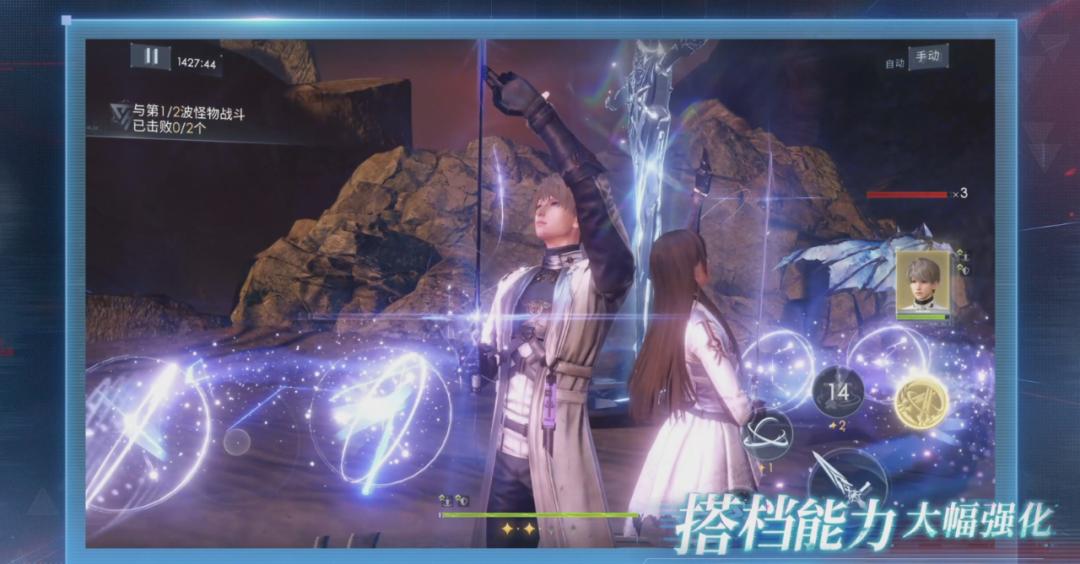Pause the battle
Viewport: 1080px width, 564px height.
click(151, 56)
